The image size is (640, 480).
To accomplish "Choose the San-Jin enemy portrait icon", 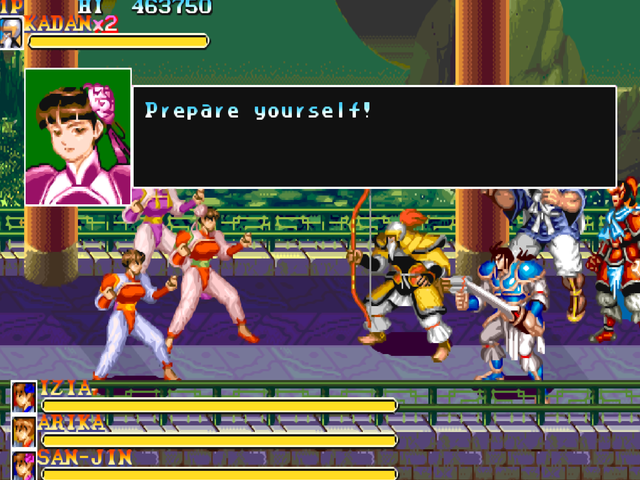I will (x=24, y=465).
